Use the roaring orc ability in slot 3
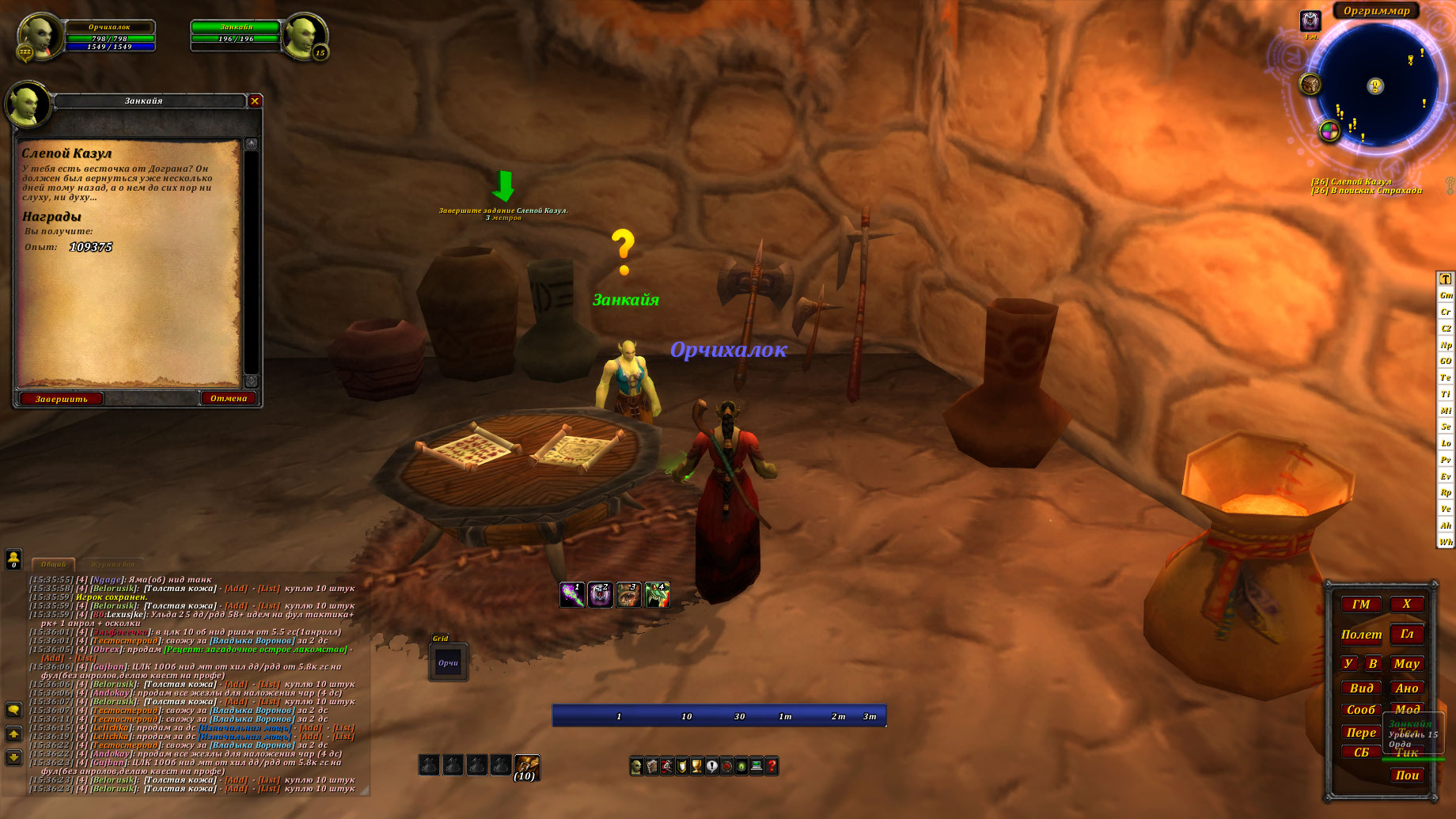This screenshot has width=1456, height=819. pos(629,594)
